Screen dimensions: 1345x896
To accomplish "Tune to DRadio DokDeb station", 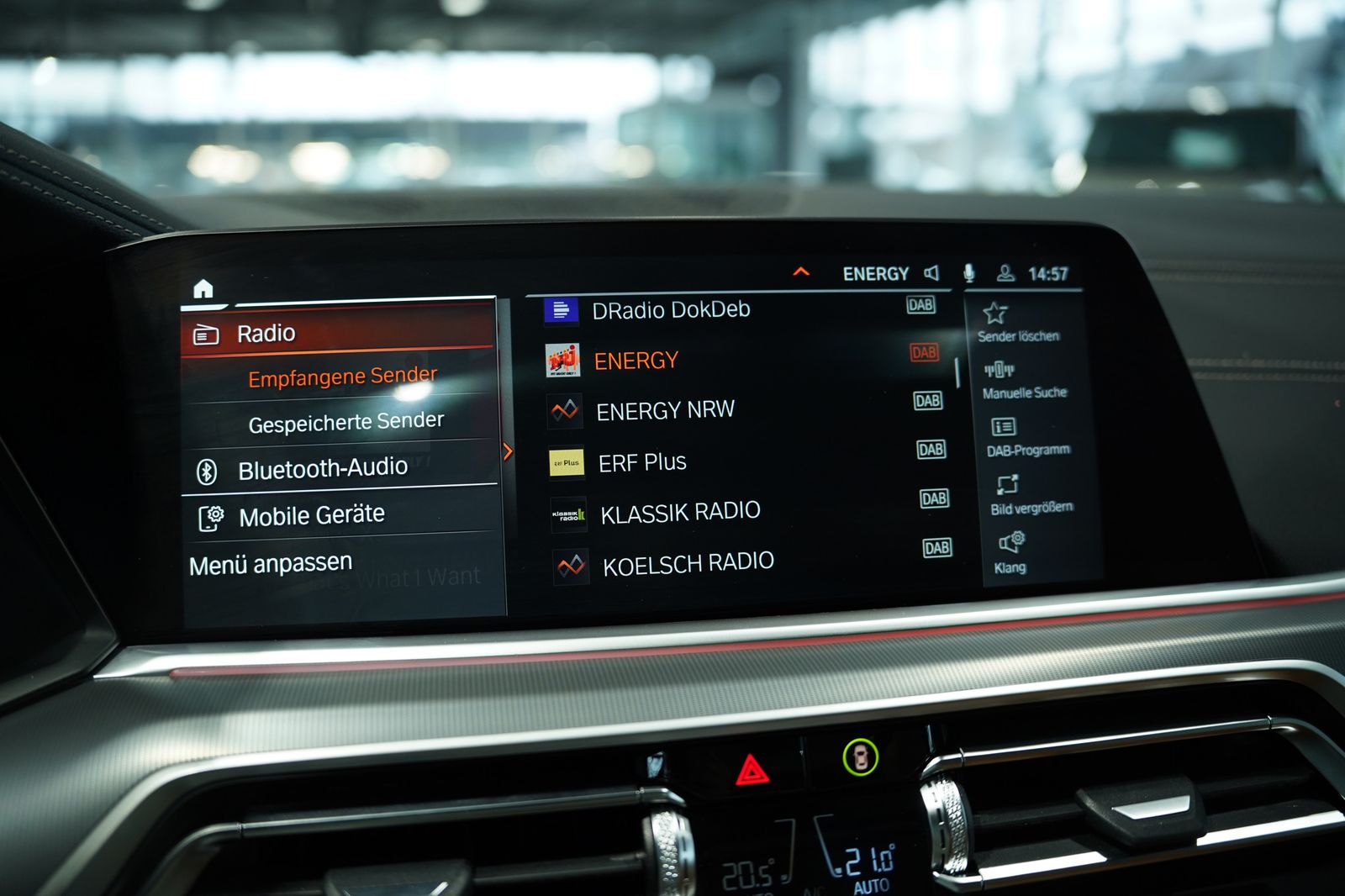I will [x=670, y=310].
